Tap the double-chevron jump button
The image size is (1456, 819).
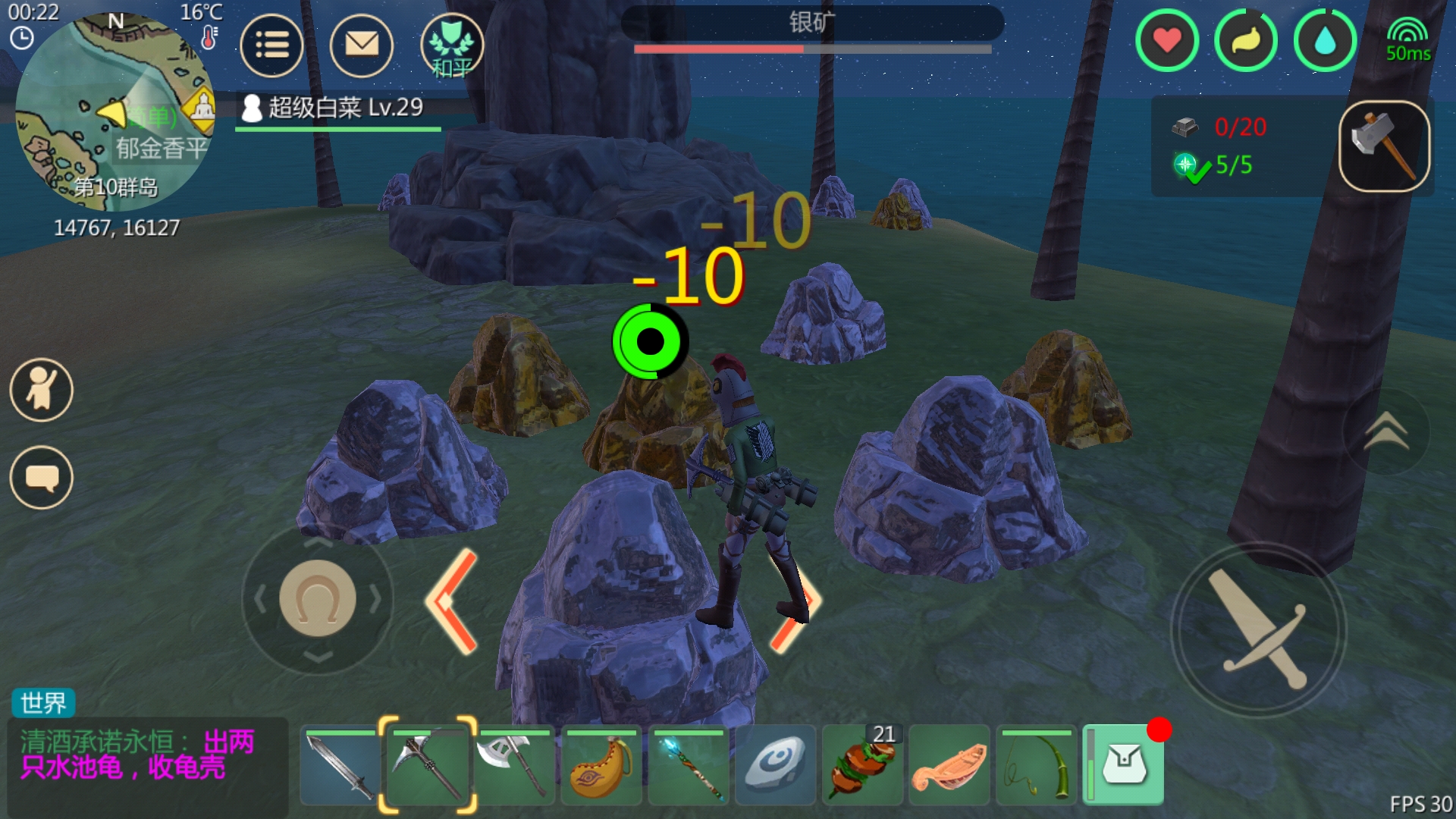click(1385, 432)
